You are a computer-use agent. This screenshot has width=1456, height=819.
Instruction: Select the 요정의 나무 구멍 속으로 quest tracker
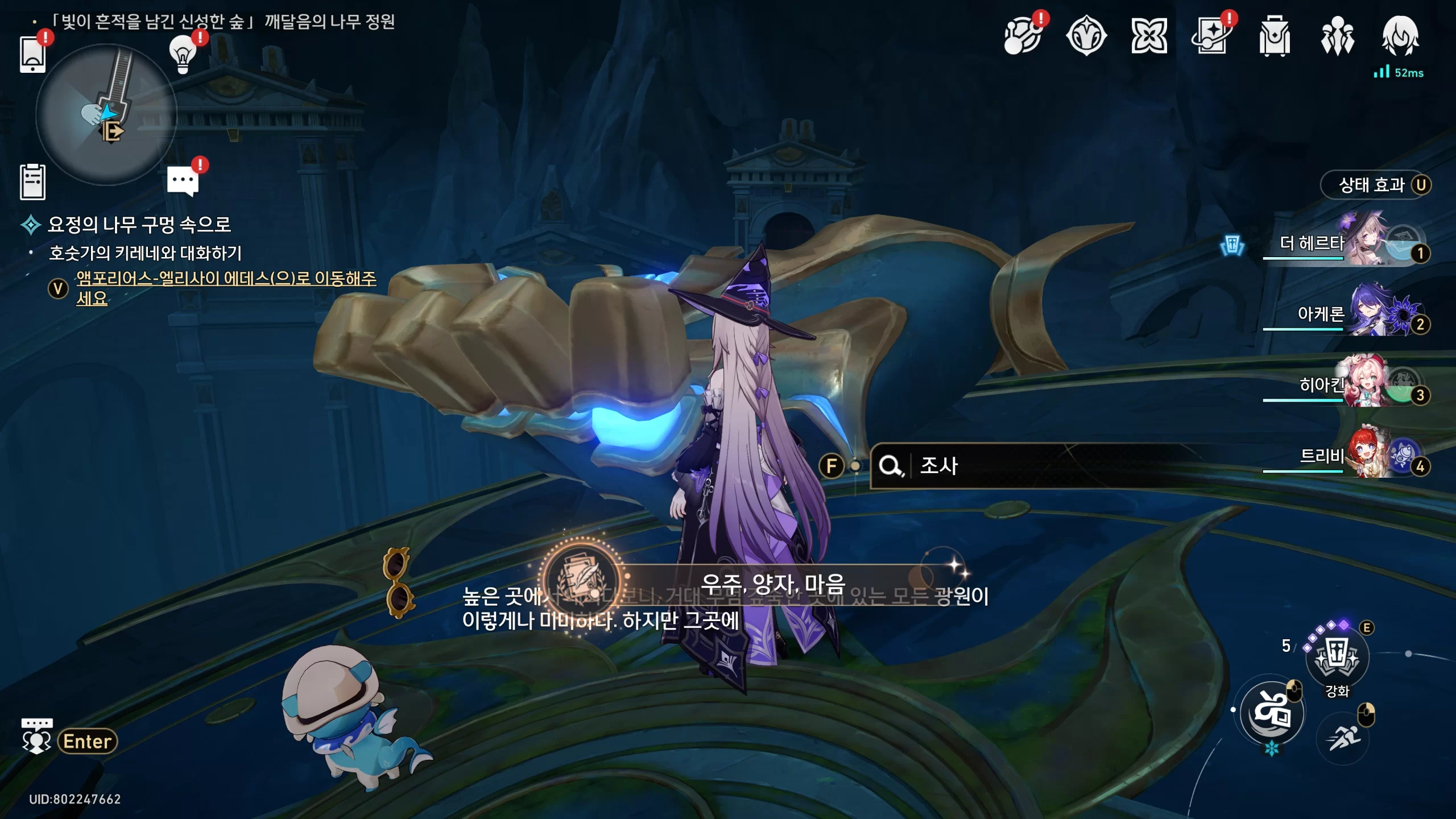click(x=139, y=225)
